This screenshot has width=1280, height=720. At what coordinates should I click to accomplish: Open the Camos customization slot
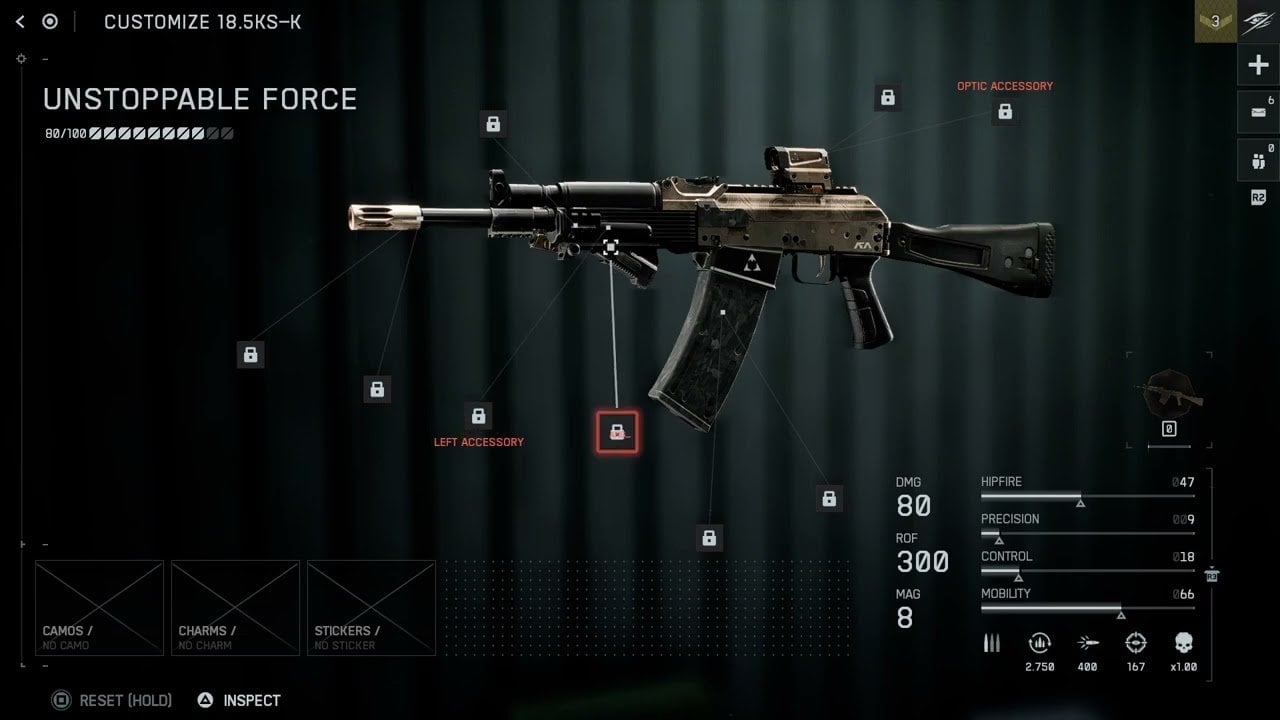pos(99,607)
